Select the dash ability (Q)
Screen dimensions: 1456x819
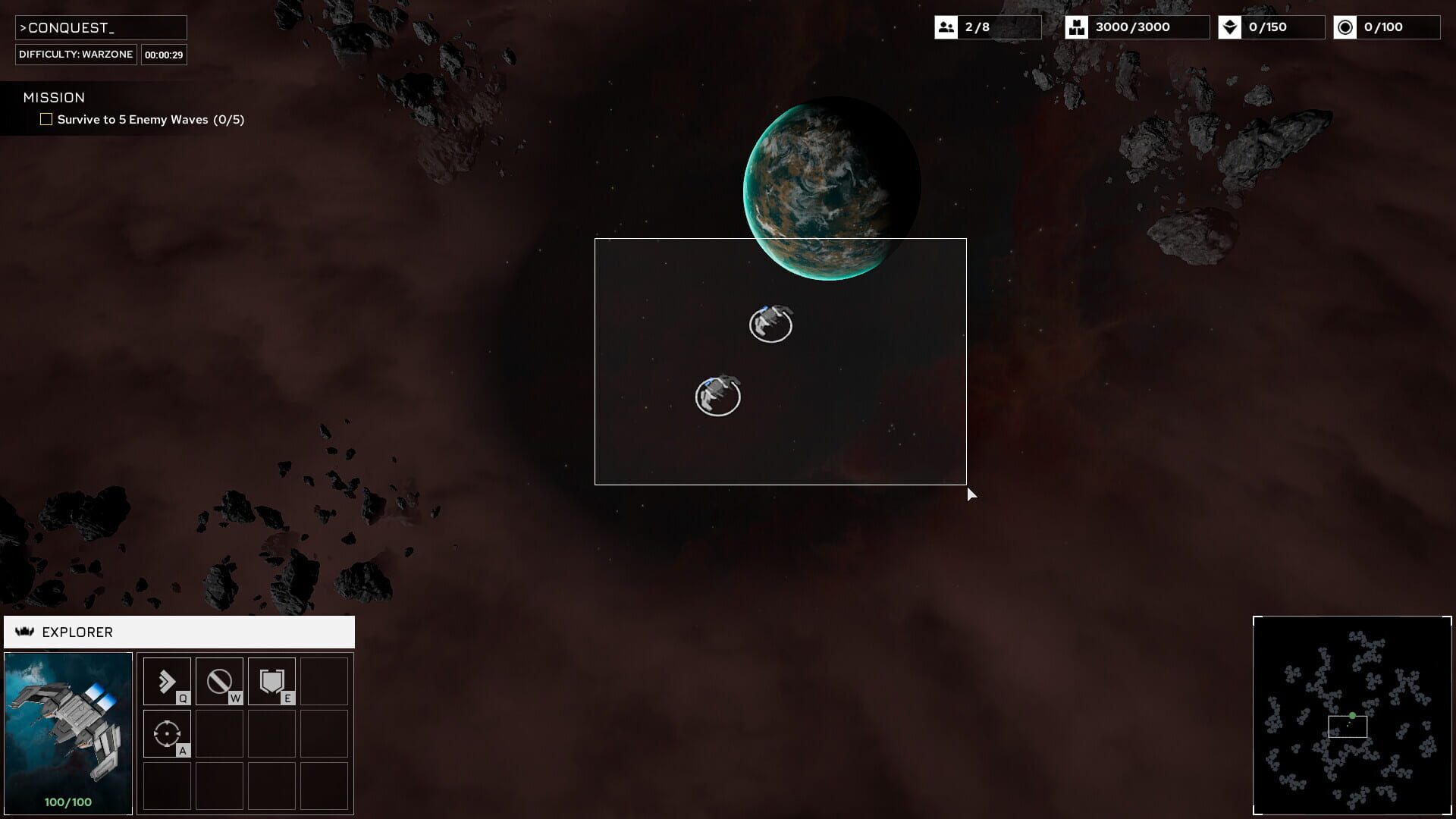166,680
